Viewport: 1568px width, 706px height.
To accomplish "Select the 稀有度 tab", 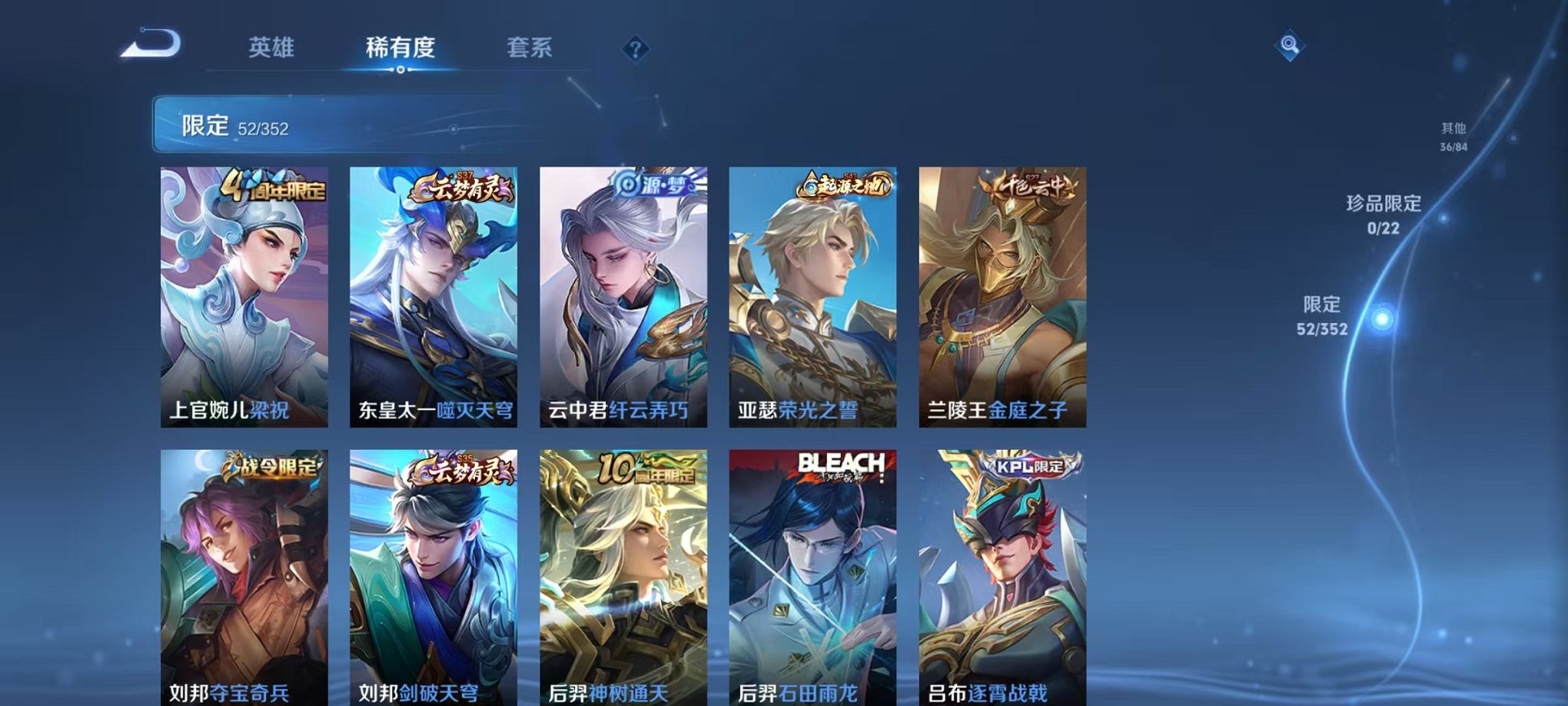I will tap(401, 48).
